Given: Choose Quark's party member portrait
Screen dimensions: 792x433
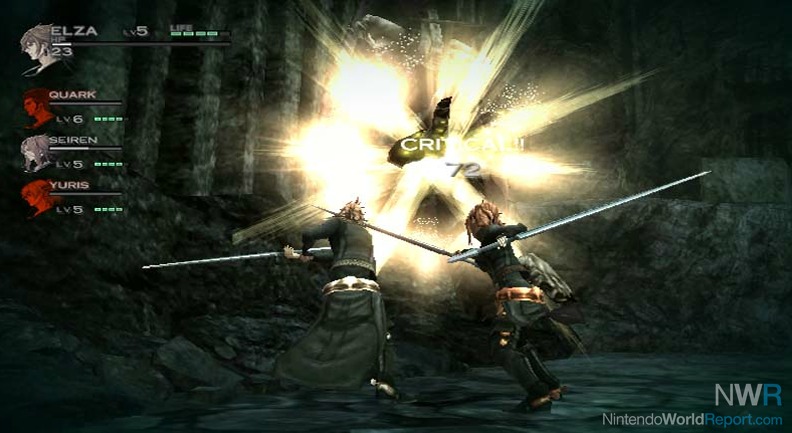Looking at the screenshot, I should (x=37, y=108).
